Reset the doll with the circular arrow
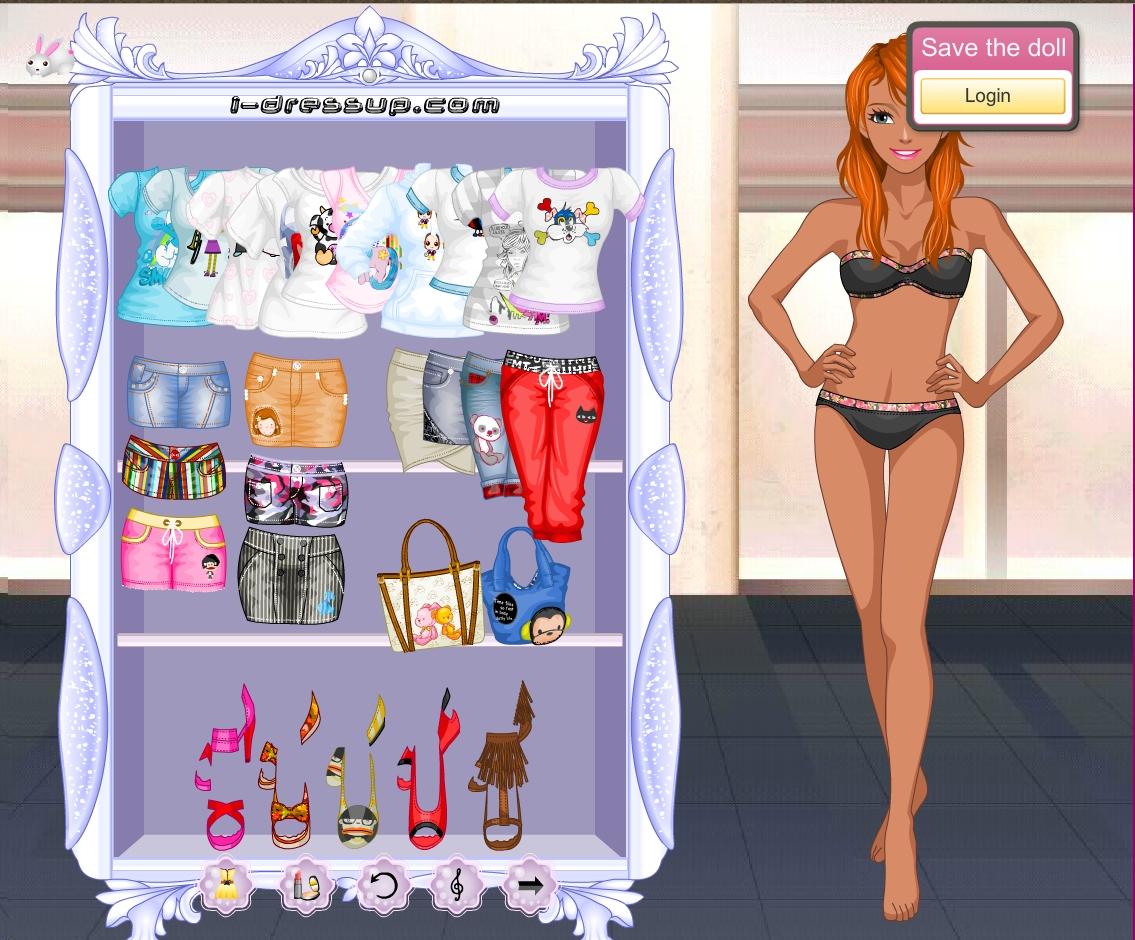 [383, 885]
